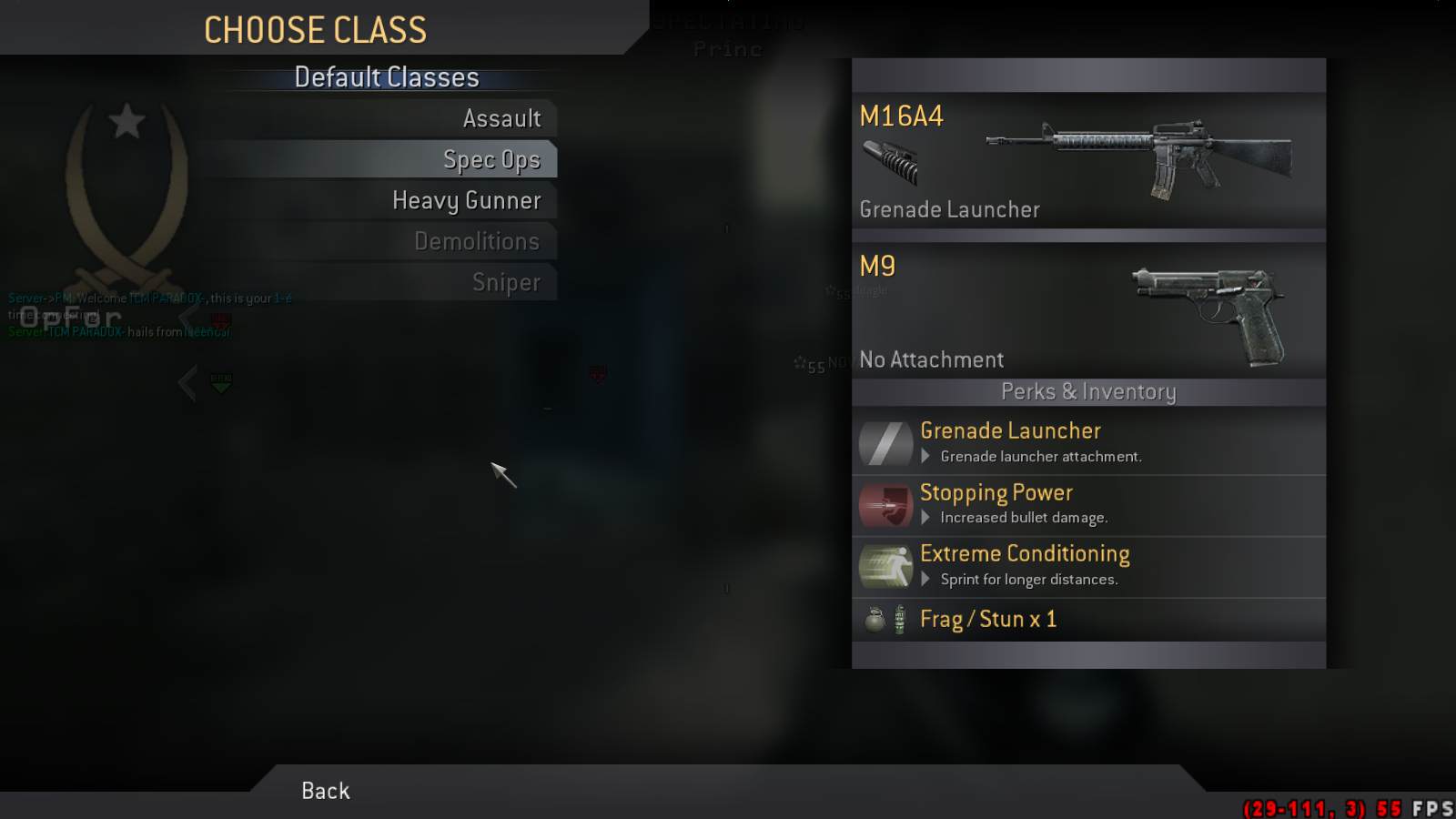Select Spec Ops from the class list

tap(491, 158)
